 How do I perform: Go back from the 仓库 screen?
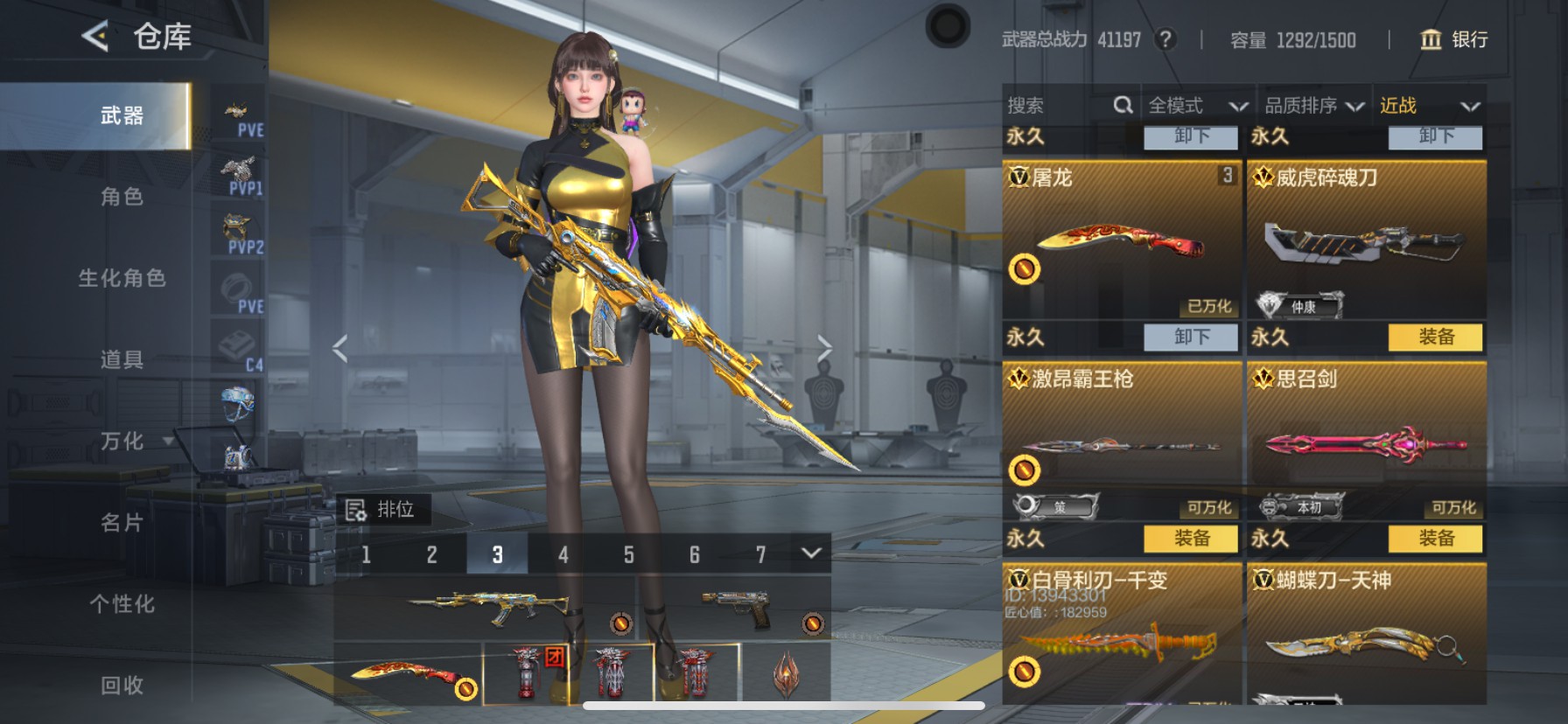(95, 36)
